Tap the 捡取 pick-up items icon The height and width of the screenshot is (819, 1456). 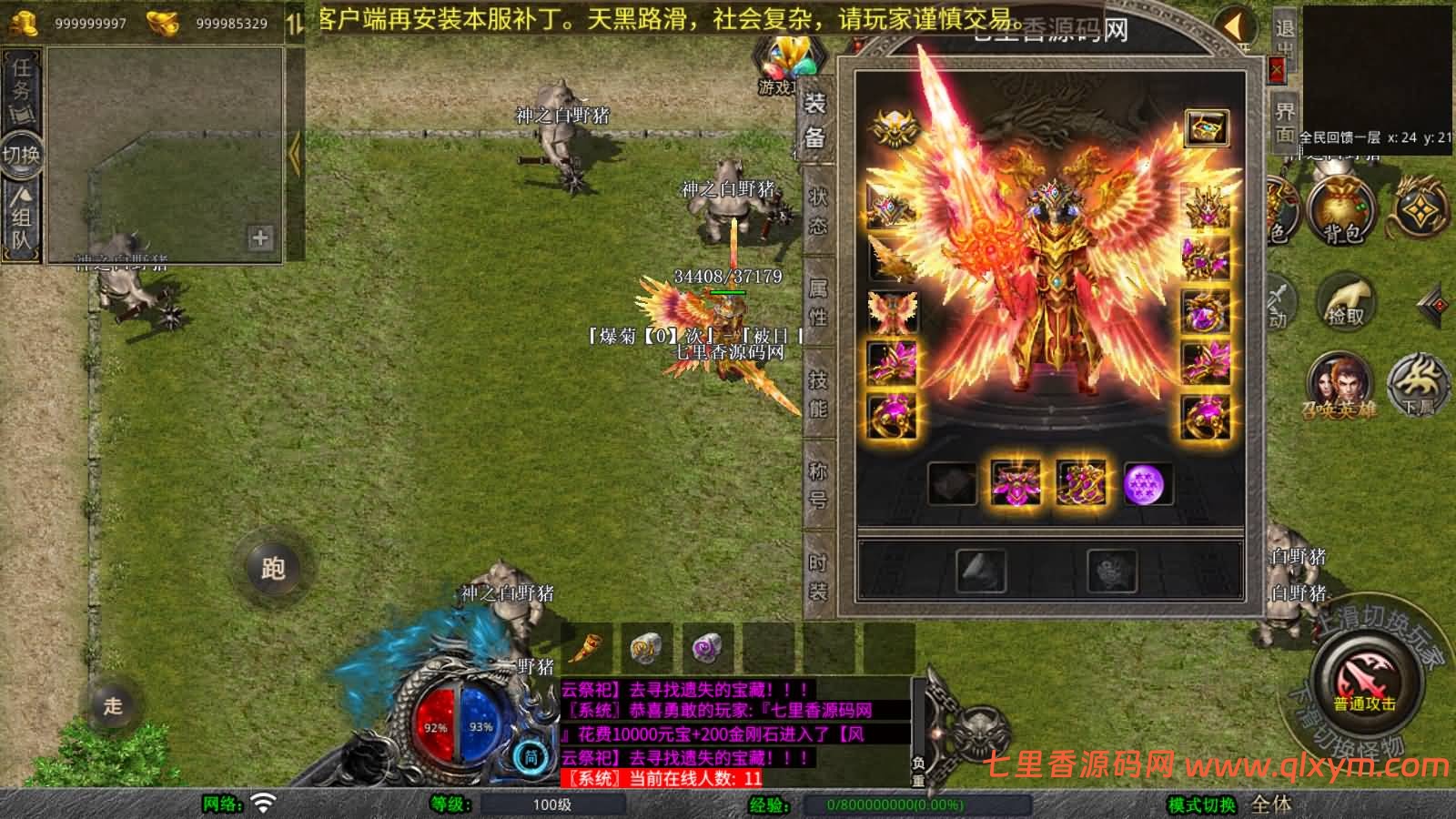point(1347,301)
